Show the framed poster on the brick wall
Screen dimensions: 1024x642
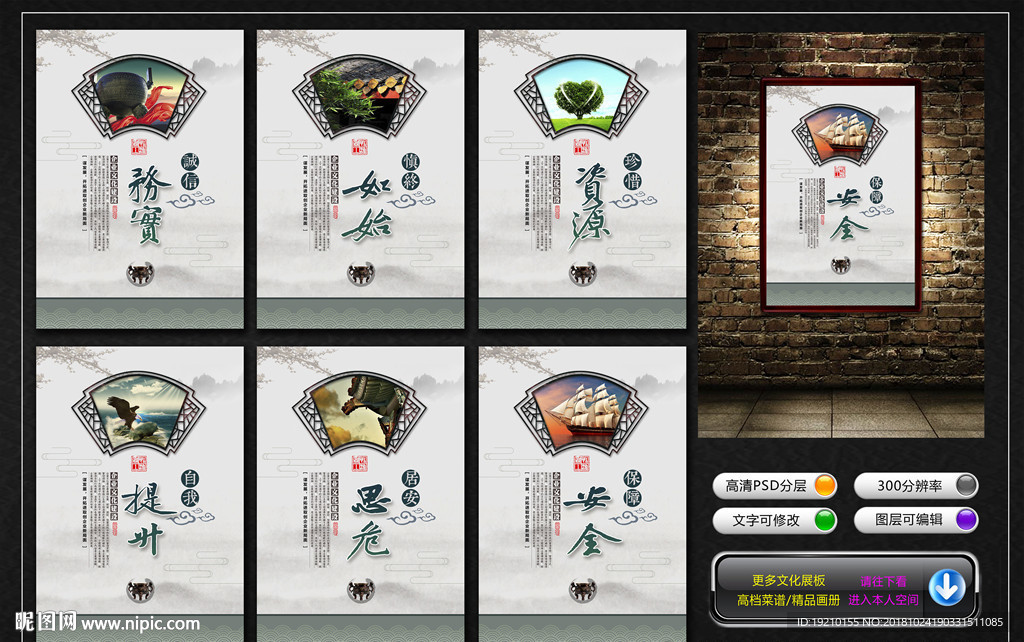[x=840, y=195]
